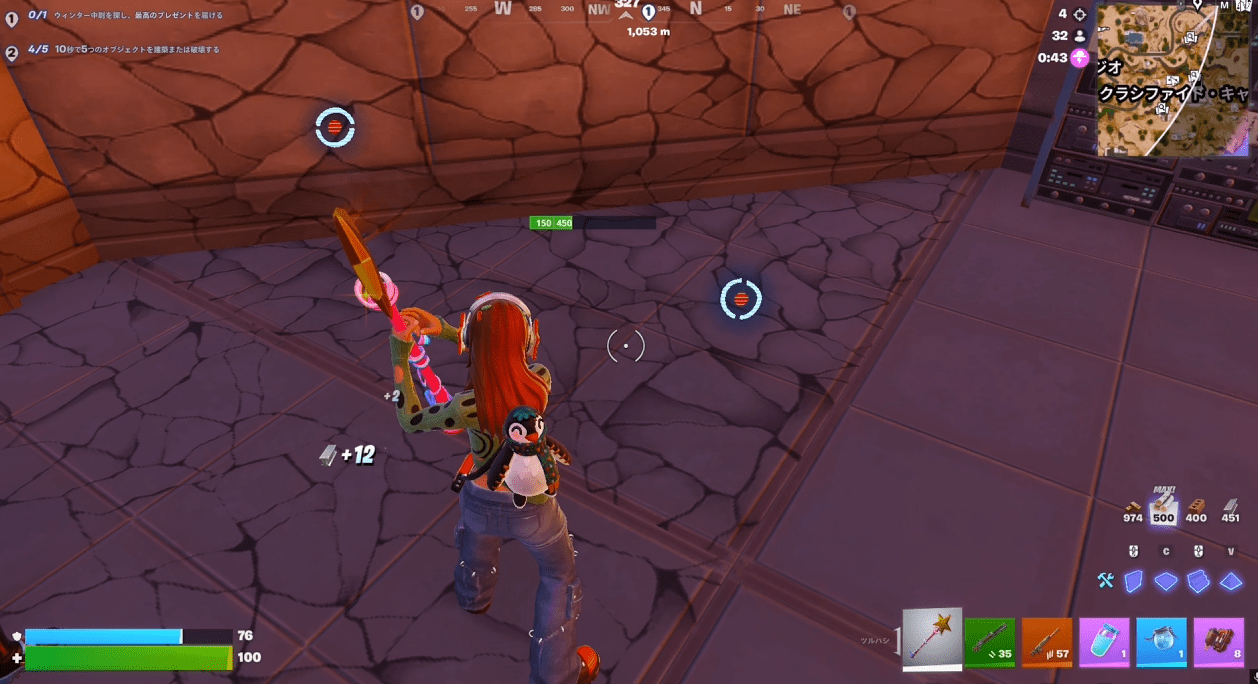Select the brown backpack item with 8 count

[x=1218, y=642]
